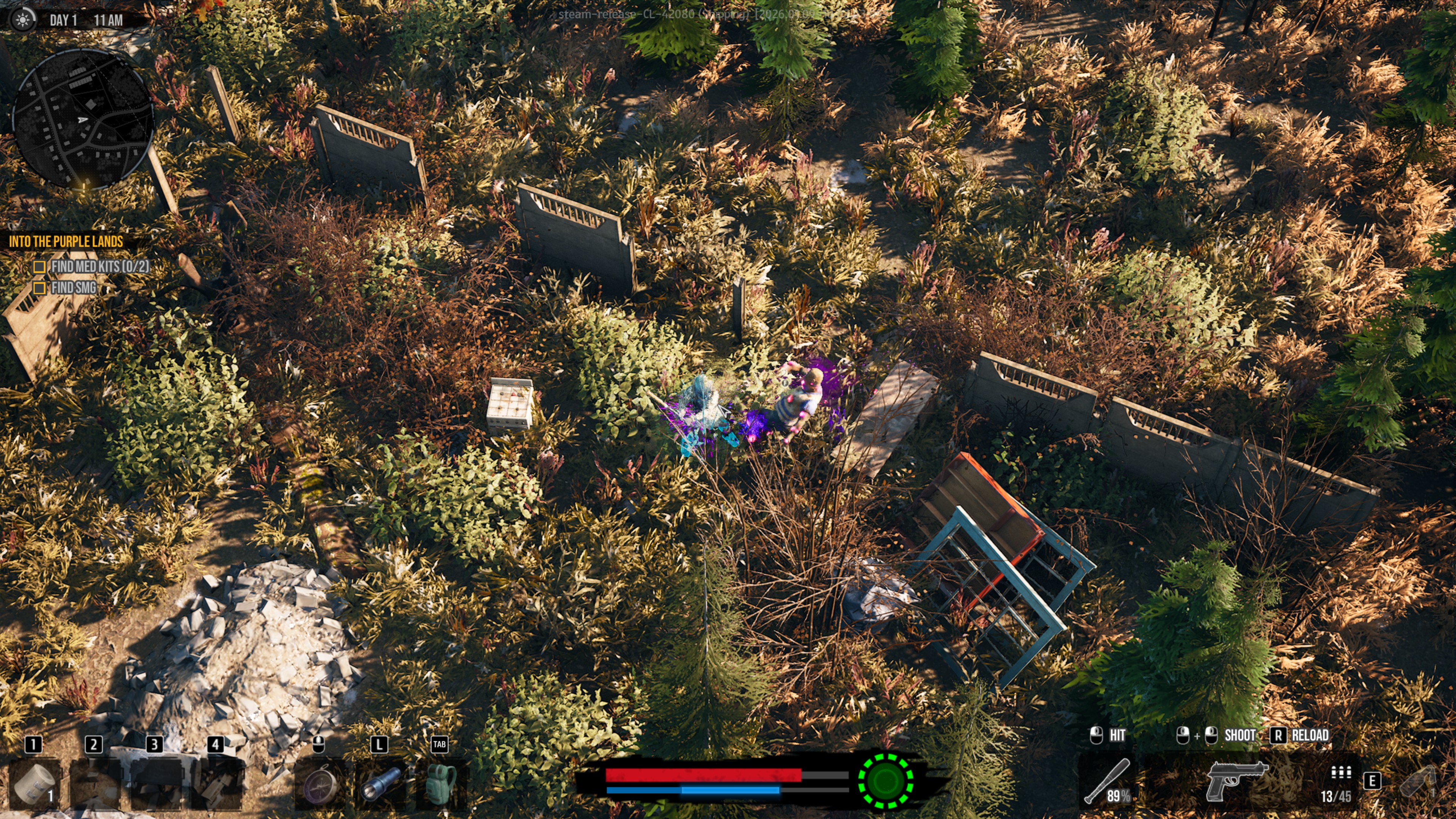Open the circular minimap
The height and width of the screenshot is (819, 1456).
[83, 119]
